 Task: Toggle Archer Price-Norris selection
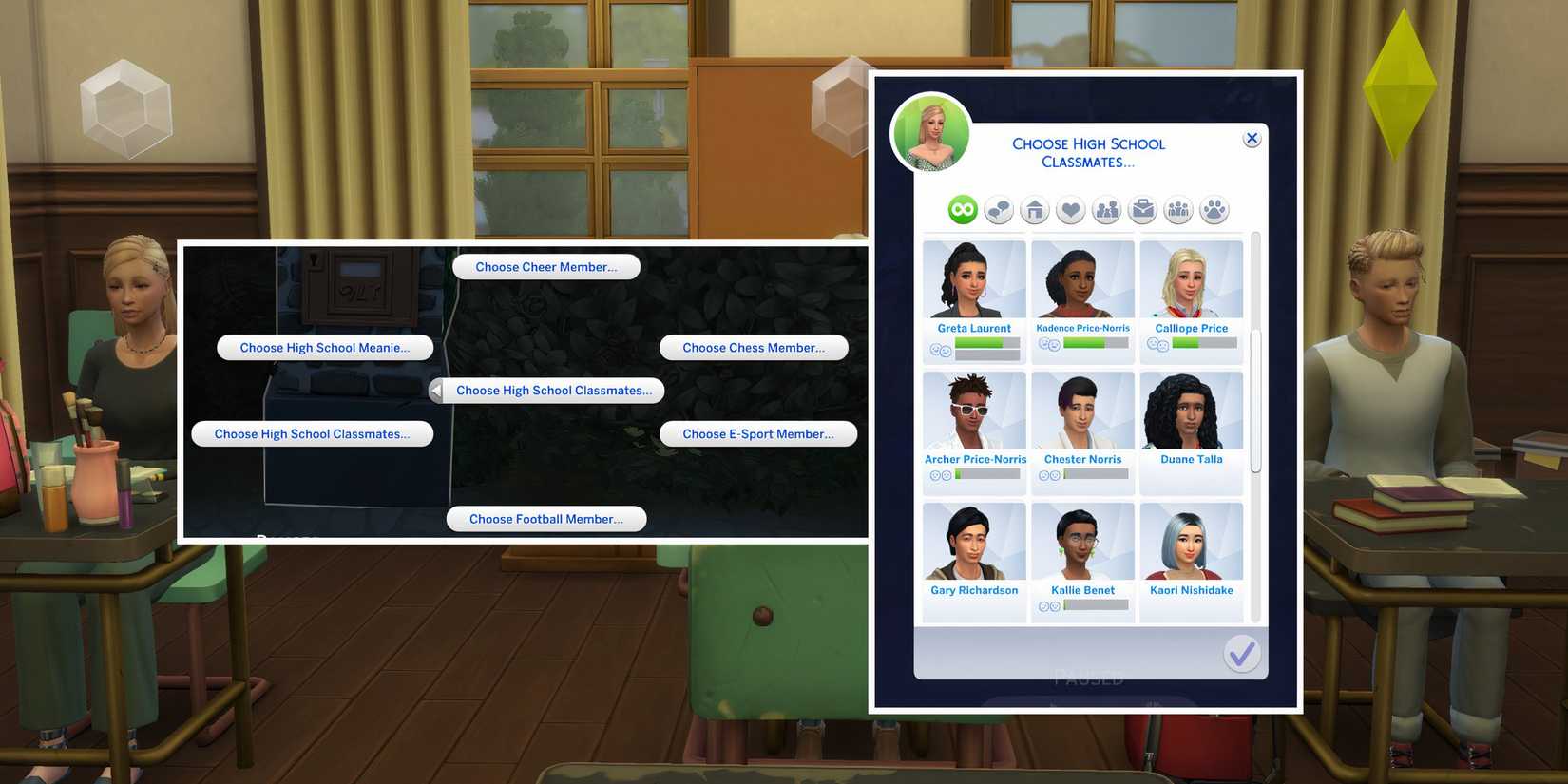pyautogui.click(x=973, y=413)
